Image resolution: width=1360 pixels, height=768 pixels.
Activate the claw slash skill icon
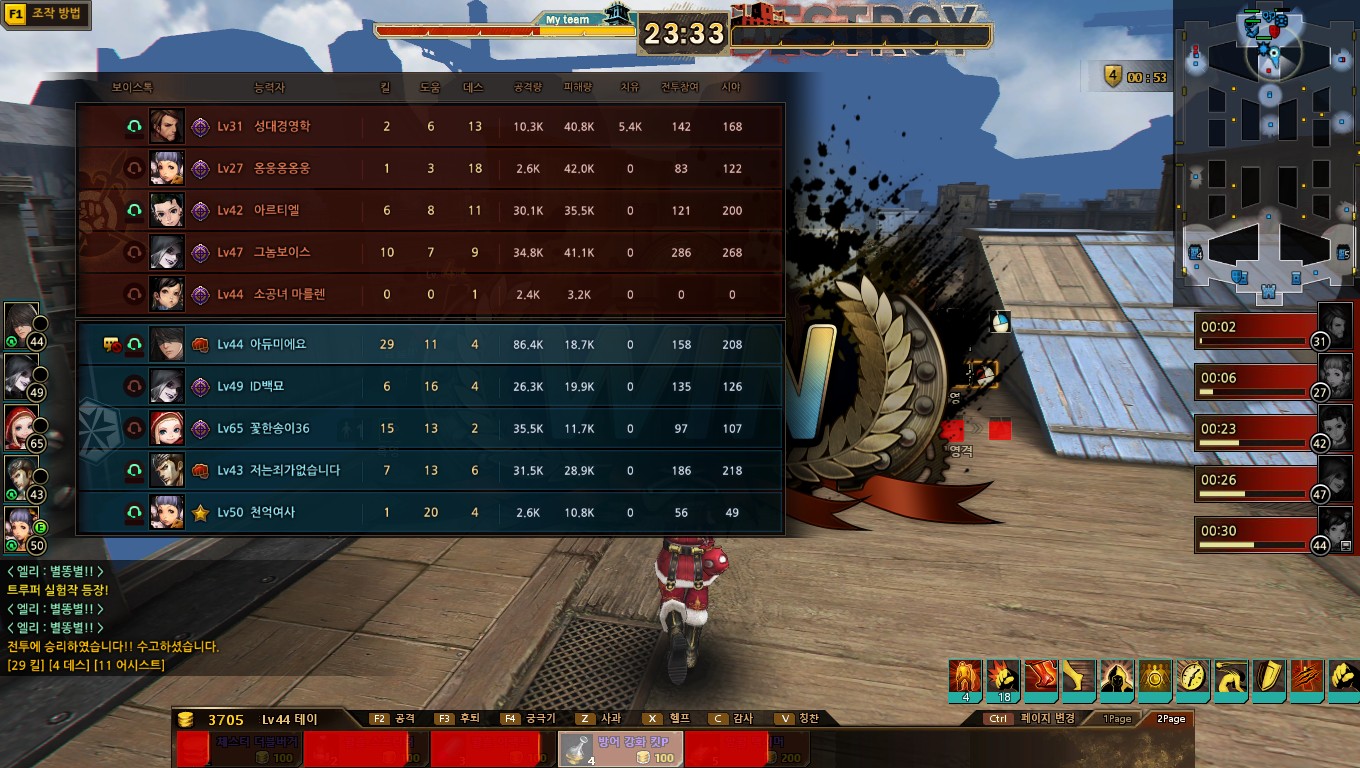tap(1307, 677)
